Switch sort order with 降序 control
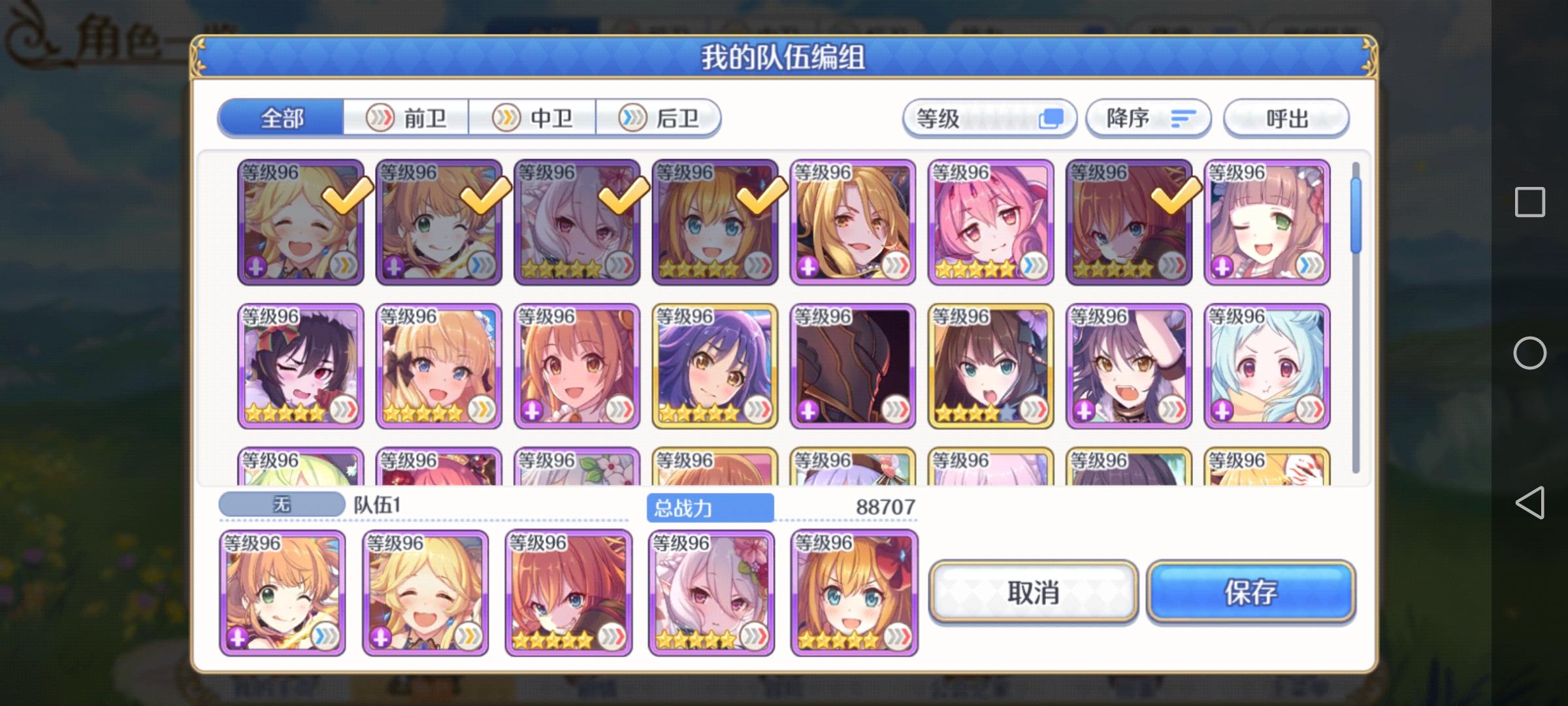This screenshot has height=706, width=1568. click(x=1148, y=118)
